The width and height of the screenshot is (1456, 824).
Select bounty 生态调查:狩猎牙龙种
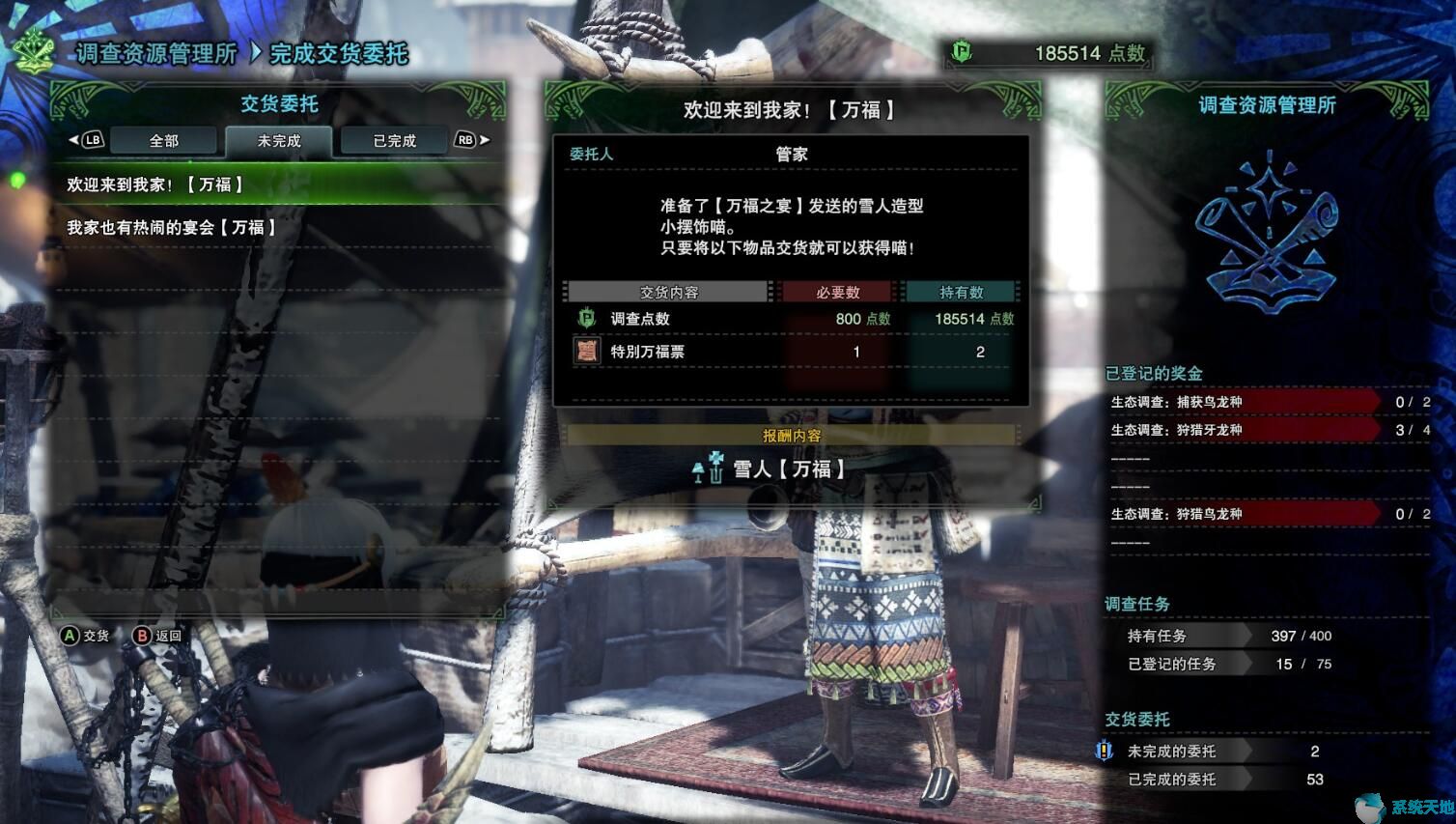coord(1246,430)
